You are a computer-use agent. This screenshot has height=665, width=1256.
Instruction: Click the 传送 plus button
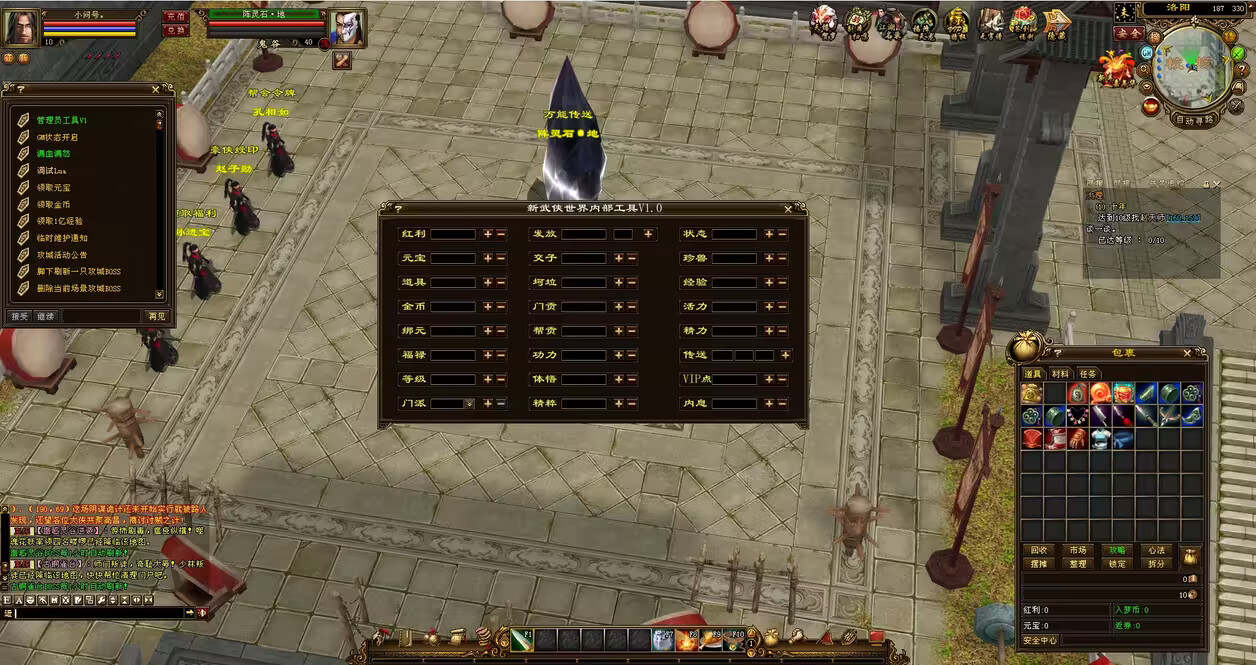tap(785, 355)
